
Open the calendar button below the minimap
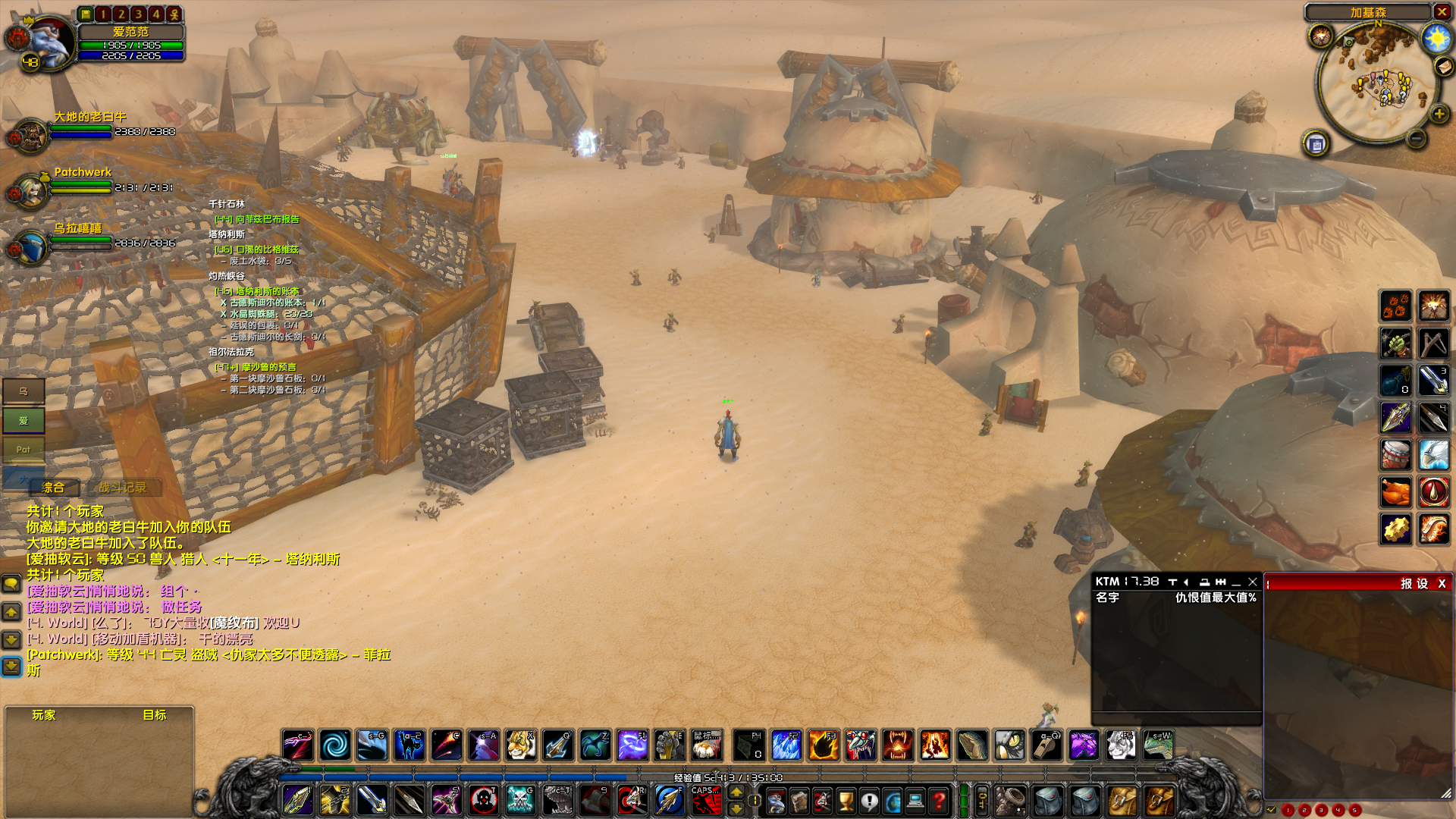1316,143
